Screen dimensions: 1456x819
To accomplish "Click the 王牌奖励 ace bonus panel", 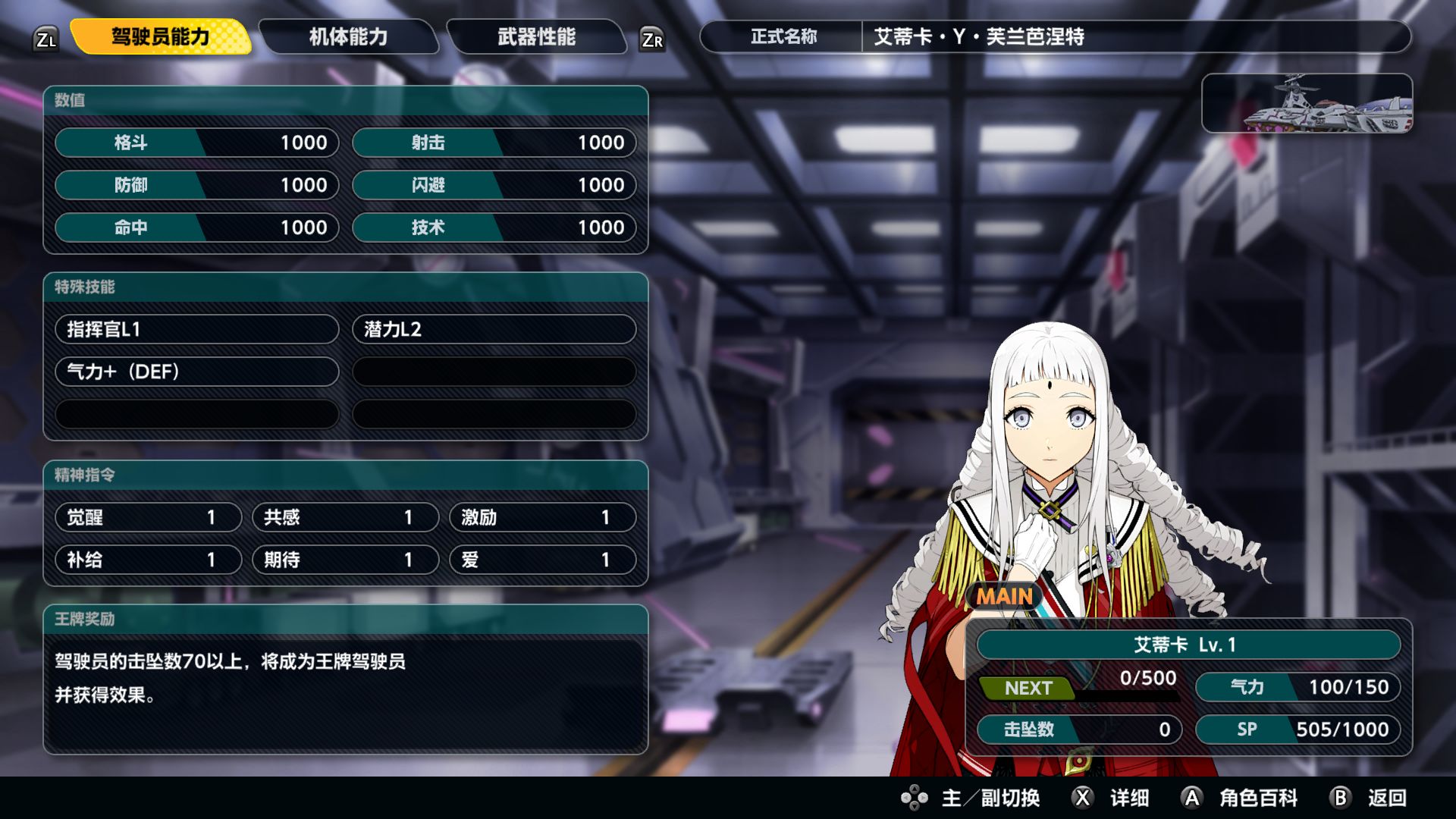I will tap(346, 679).
